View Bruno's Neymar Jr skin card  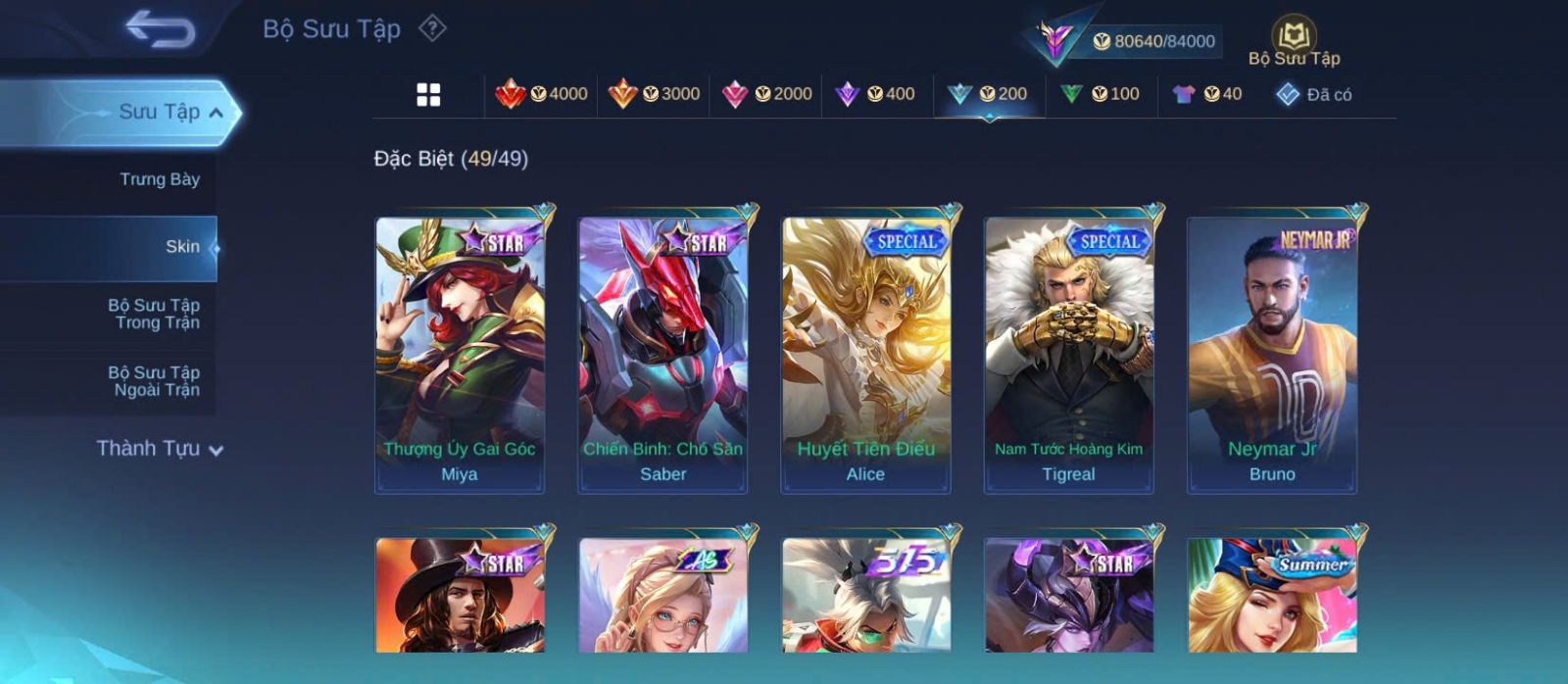[1272, 354]
